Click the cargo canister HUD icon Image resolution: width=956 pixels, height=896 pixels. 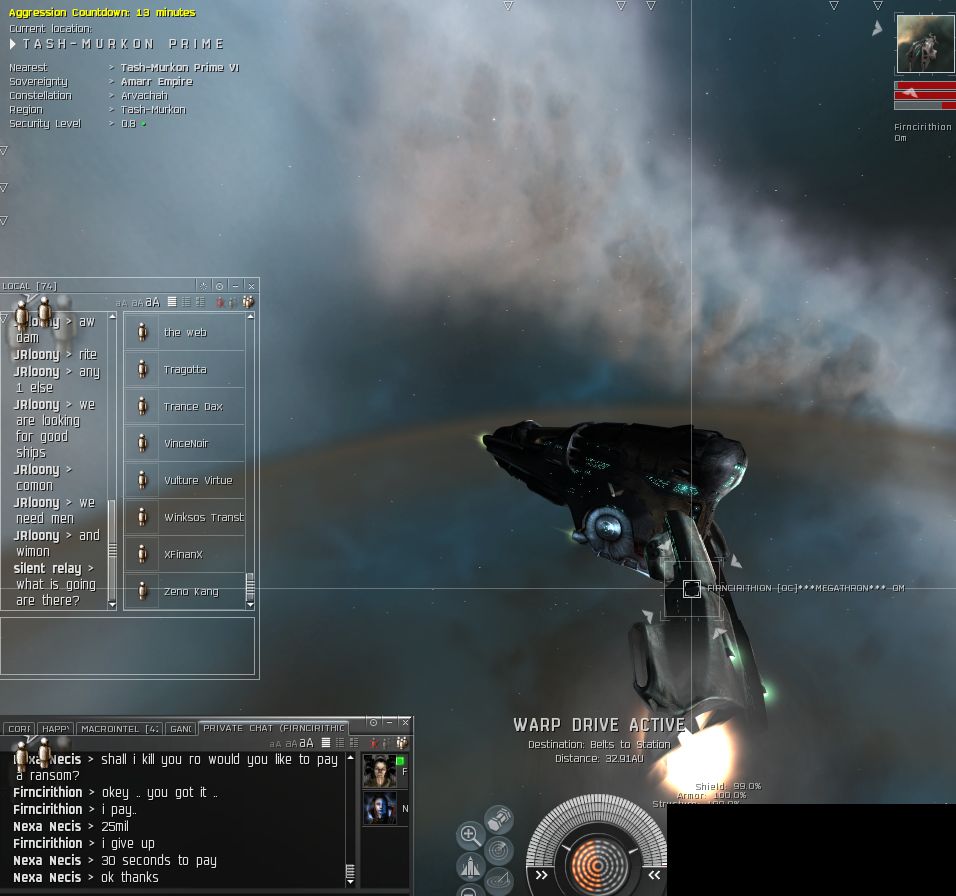pyautogui.click(x=498, y=820)
